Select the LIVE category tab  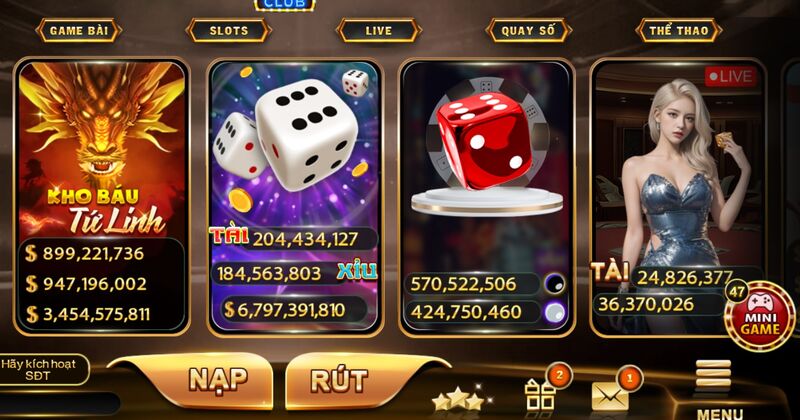click(378, 30)
